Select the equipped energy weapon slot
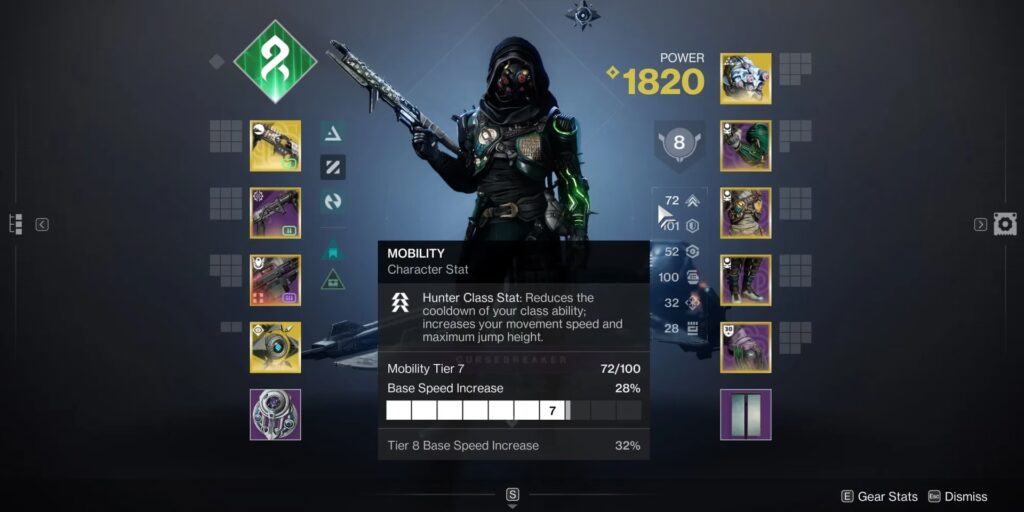 pos(275,213)
